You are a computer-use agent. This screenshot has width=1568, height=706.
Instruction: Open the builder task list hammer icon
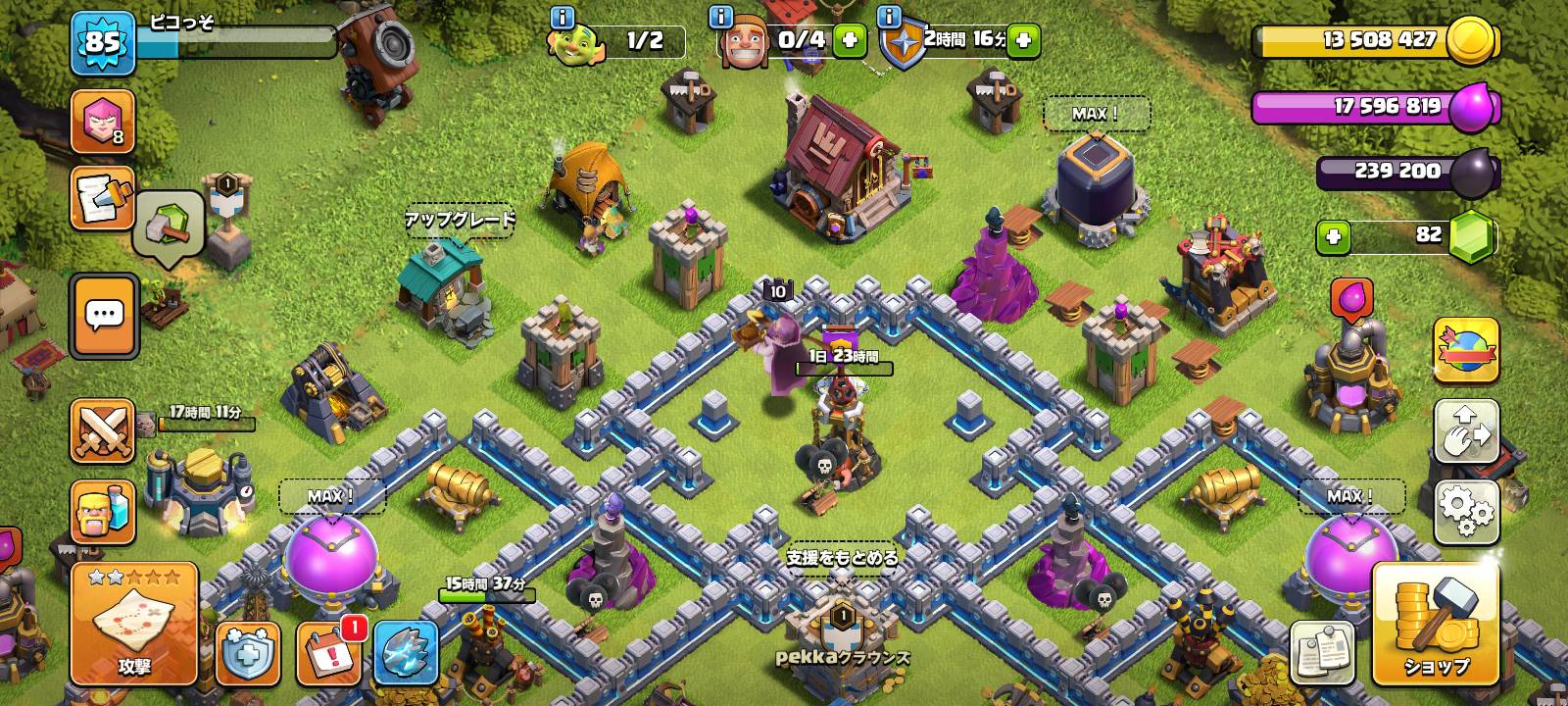(103, 196)
